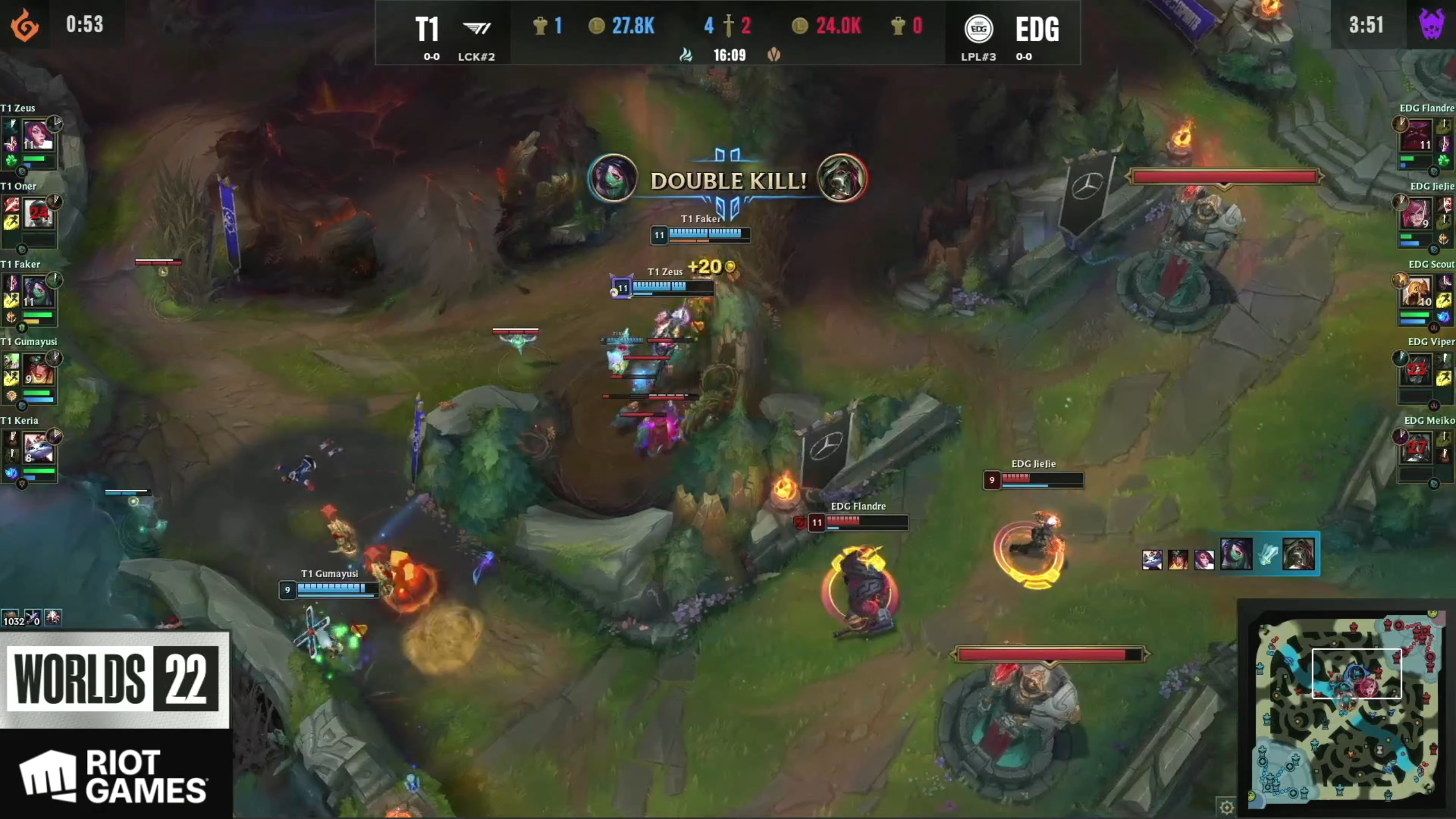Select T1 Zeus's champion portrait
The width and height of the screenshot is (1456, 819).
[x=38, y=135]
